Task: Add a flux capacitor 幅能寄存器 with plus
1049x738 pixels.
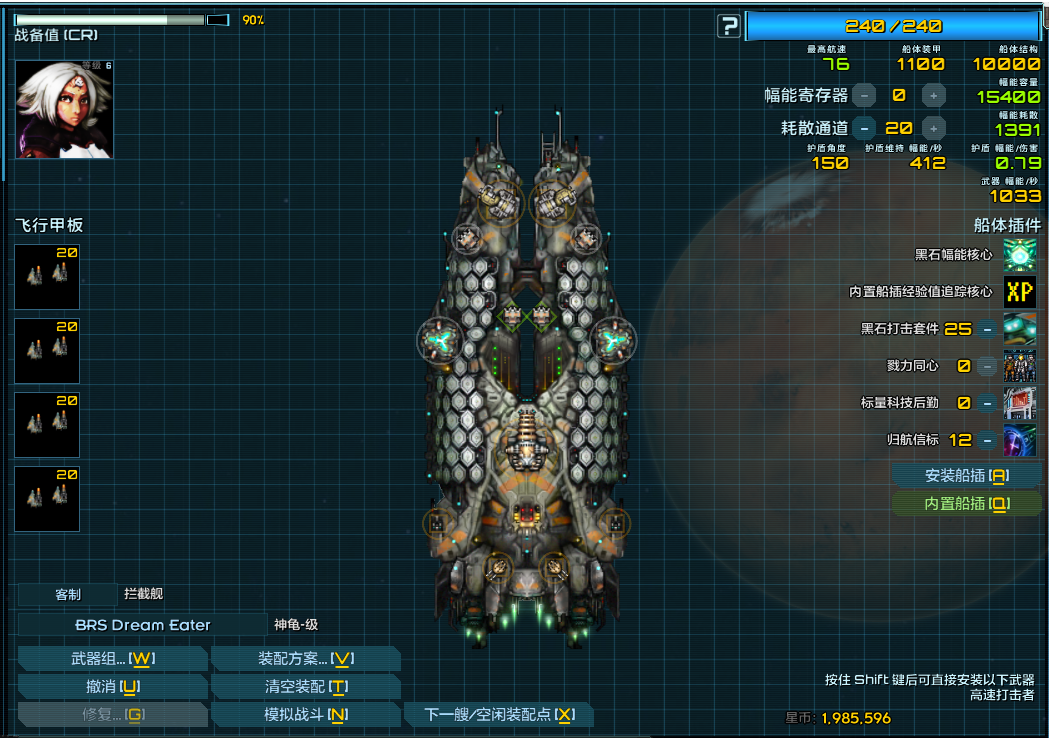Action: coord(933,96)
